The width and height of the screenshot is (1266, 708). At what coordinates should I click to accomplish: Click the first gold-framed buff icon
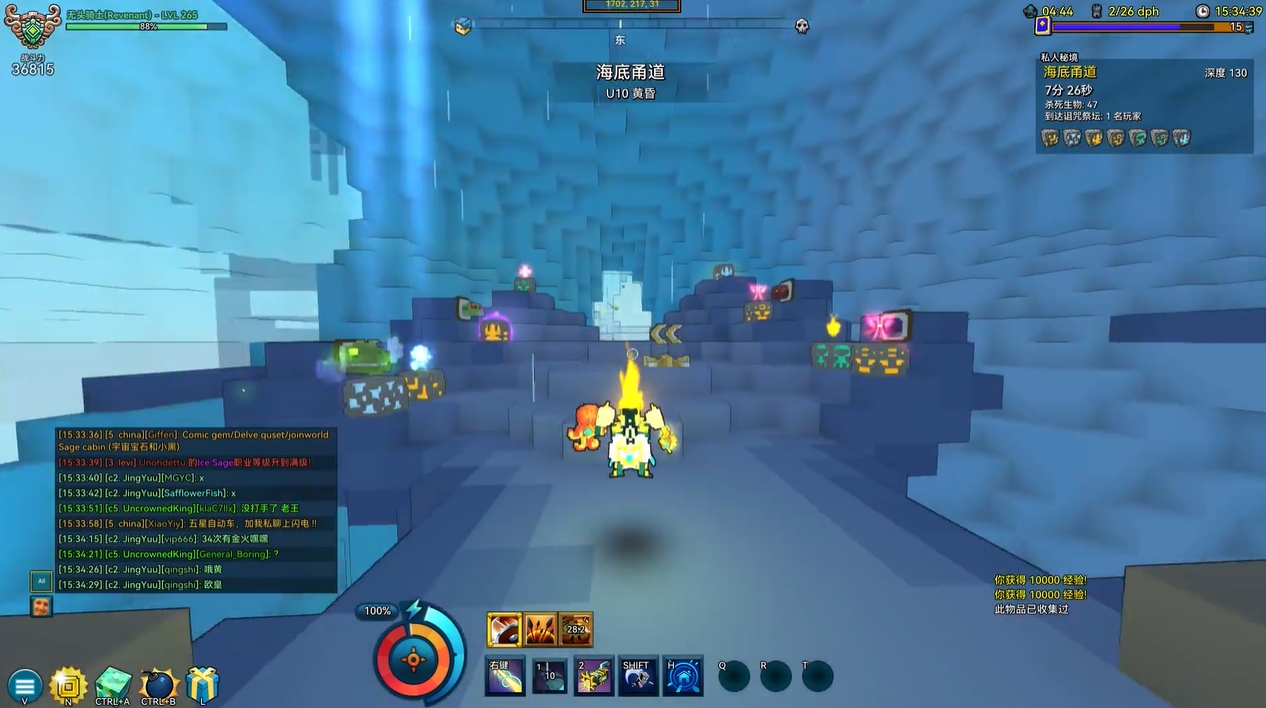click(x=504, y=629)
